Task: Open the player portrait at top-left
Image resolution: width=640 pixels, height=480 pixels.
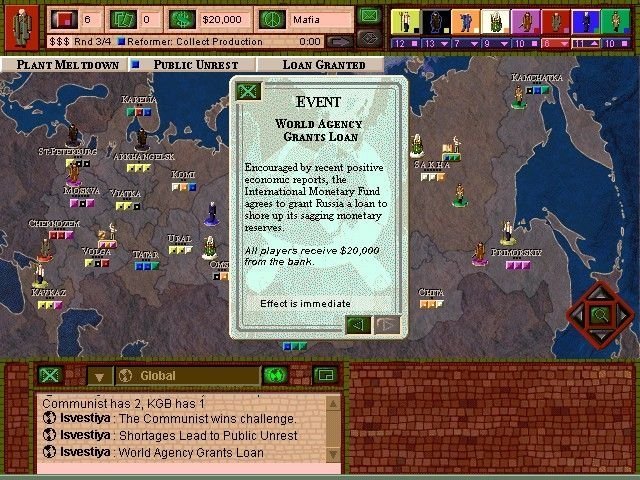Action: pos(19,24)
